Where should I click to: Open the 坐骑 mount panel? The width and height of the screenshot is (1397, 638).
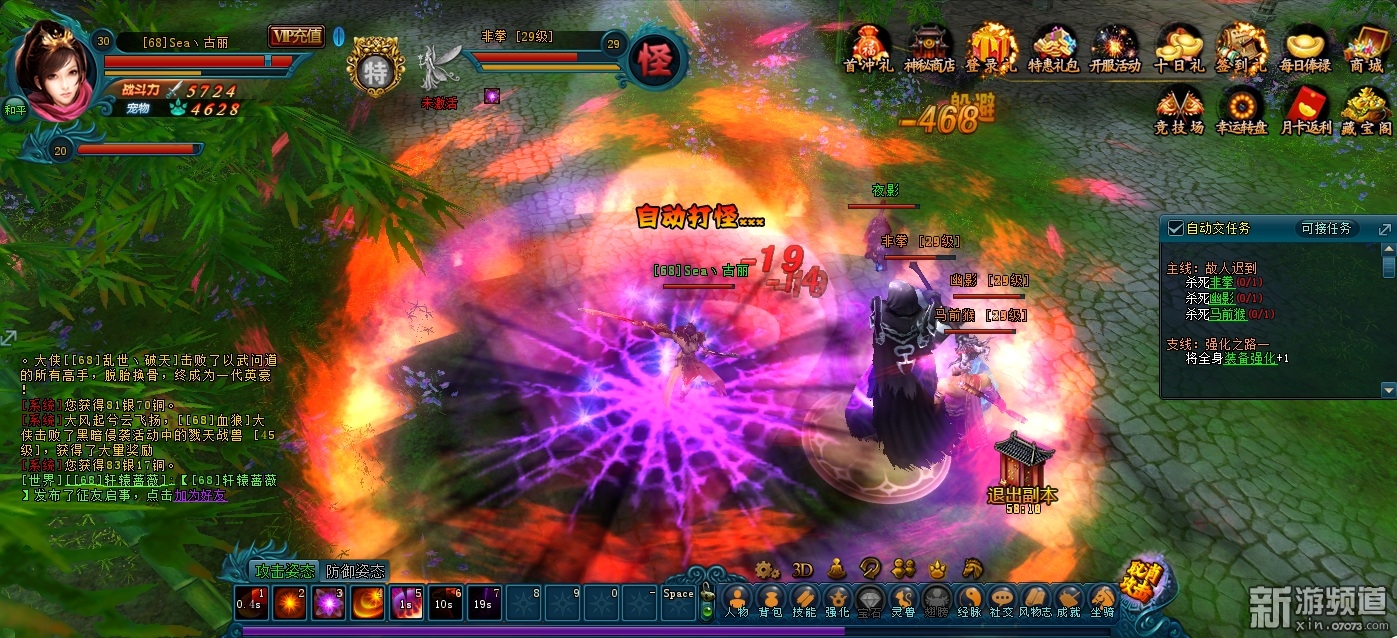point(1102,602)
